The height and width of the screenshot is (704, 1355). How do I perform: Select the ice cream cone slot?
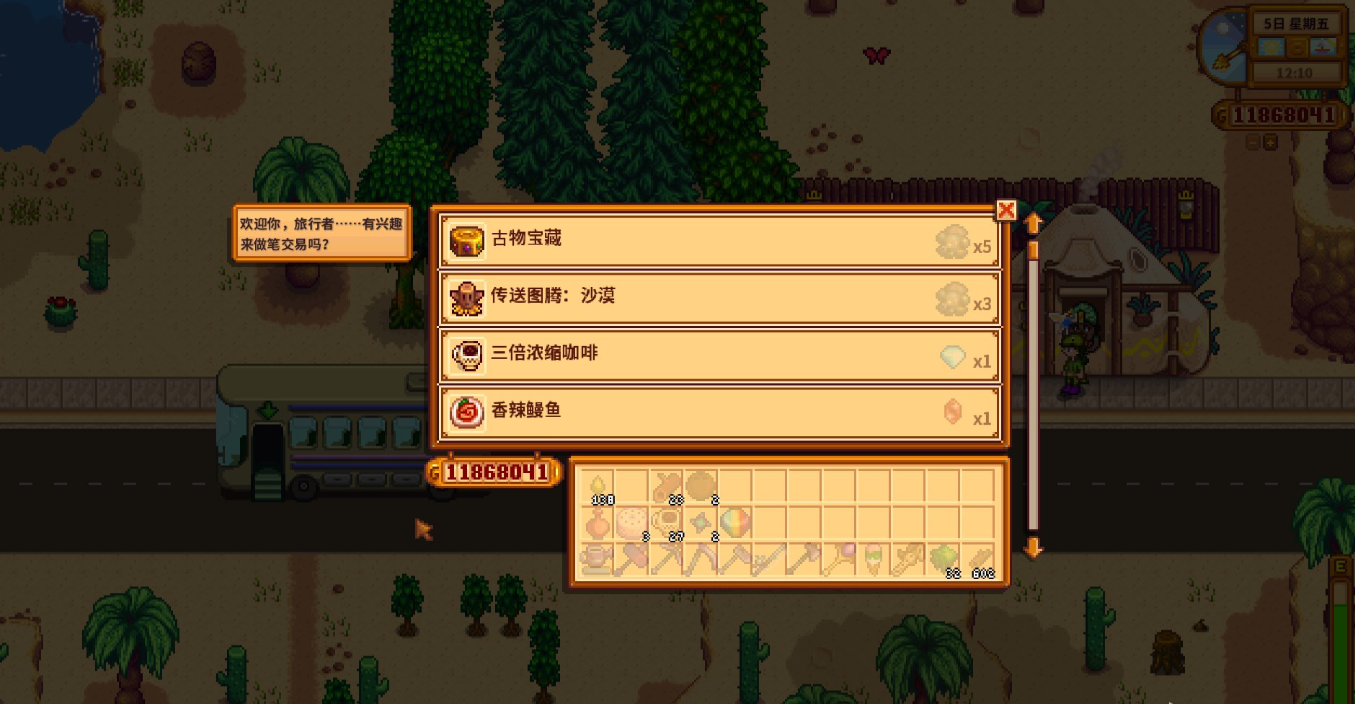(873, 558)
